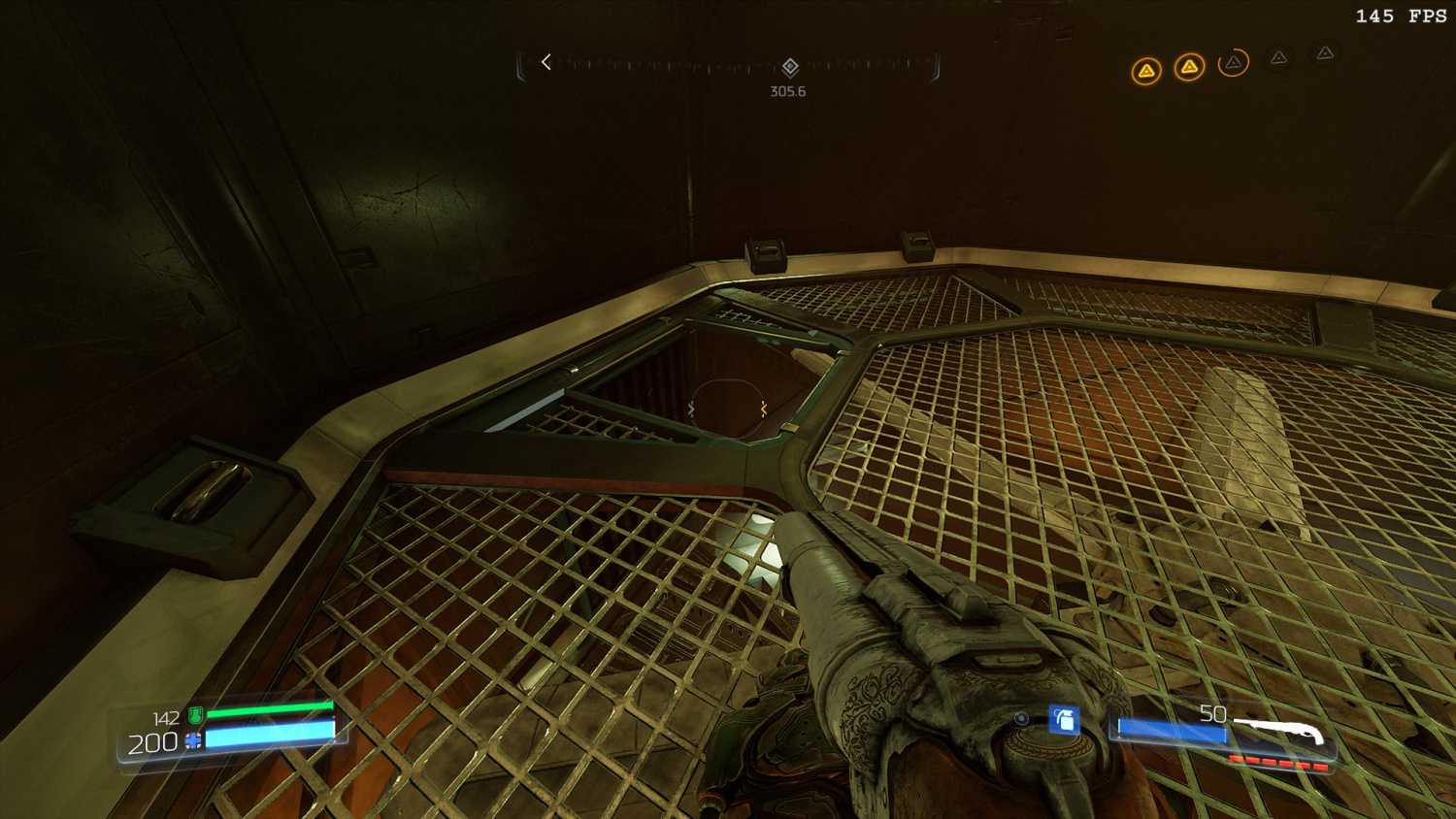This screenshot has width=1456, height=819.
Task: Select the left arrow on the compass bar
Action: pyautogui.click(x=546, y=62)
